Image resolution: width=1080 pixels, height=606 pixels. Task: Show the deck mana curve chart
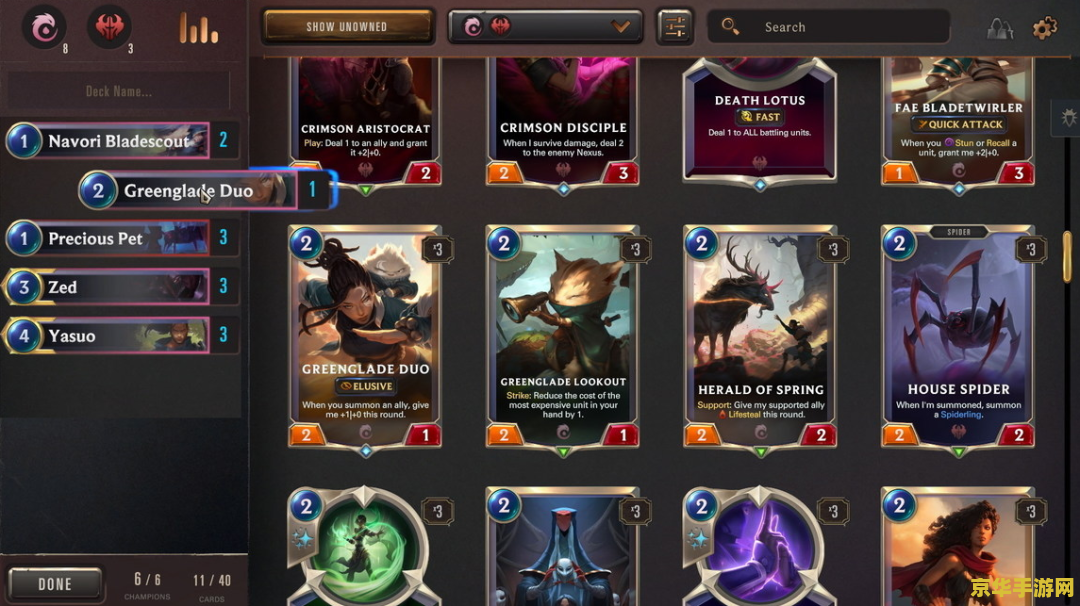198,28
